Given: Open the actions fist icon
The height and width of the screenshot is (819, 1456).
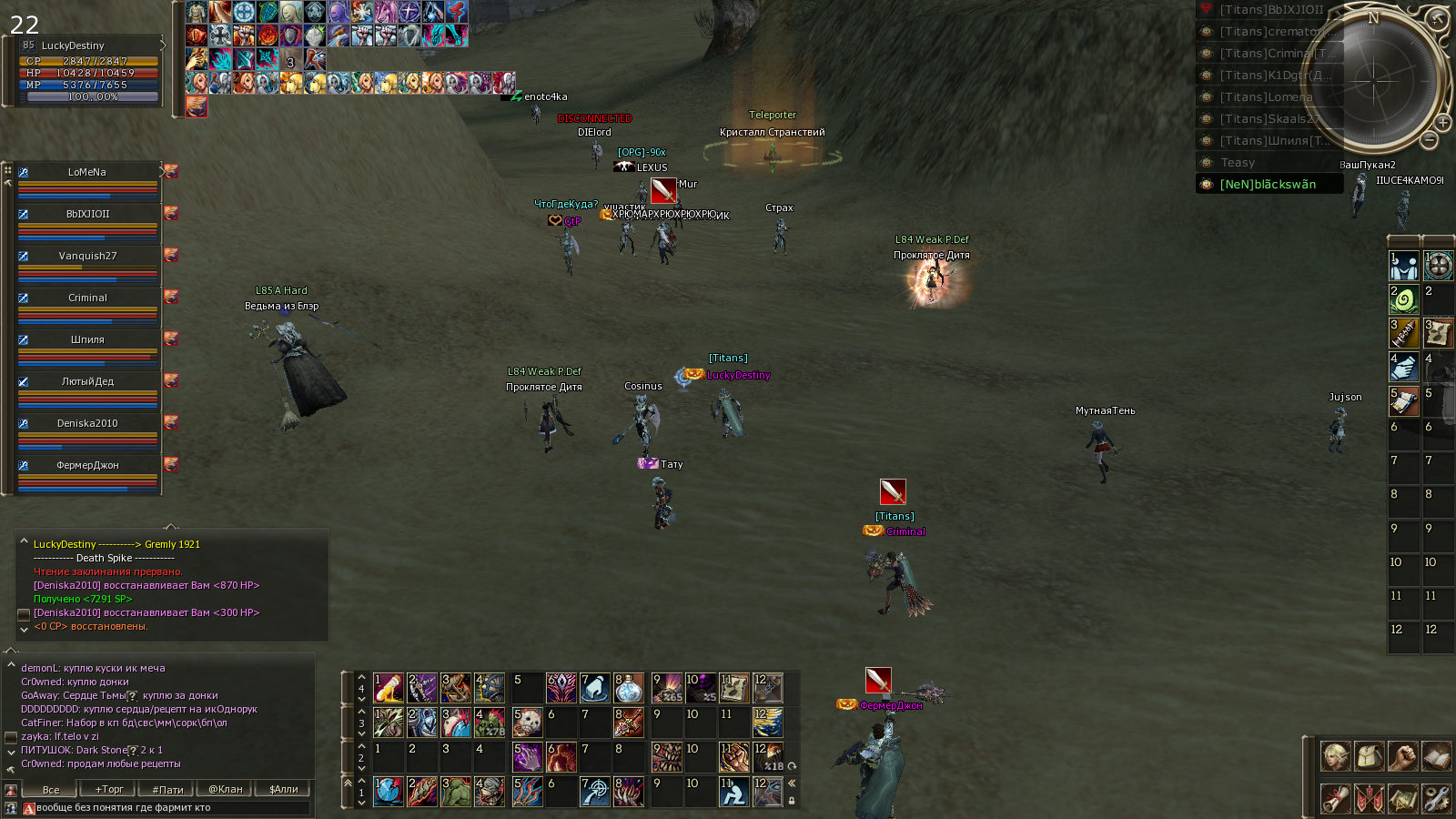Looking at the screenshot, I should click(x=1402, y=755).
